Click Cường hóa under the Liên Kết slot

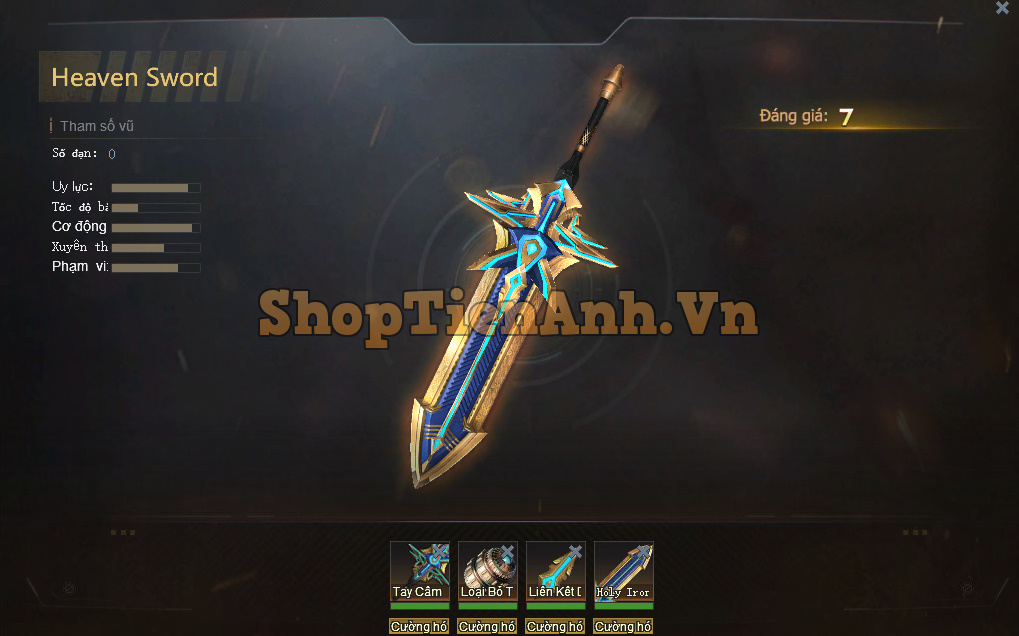point(555,627)
